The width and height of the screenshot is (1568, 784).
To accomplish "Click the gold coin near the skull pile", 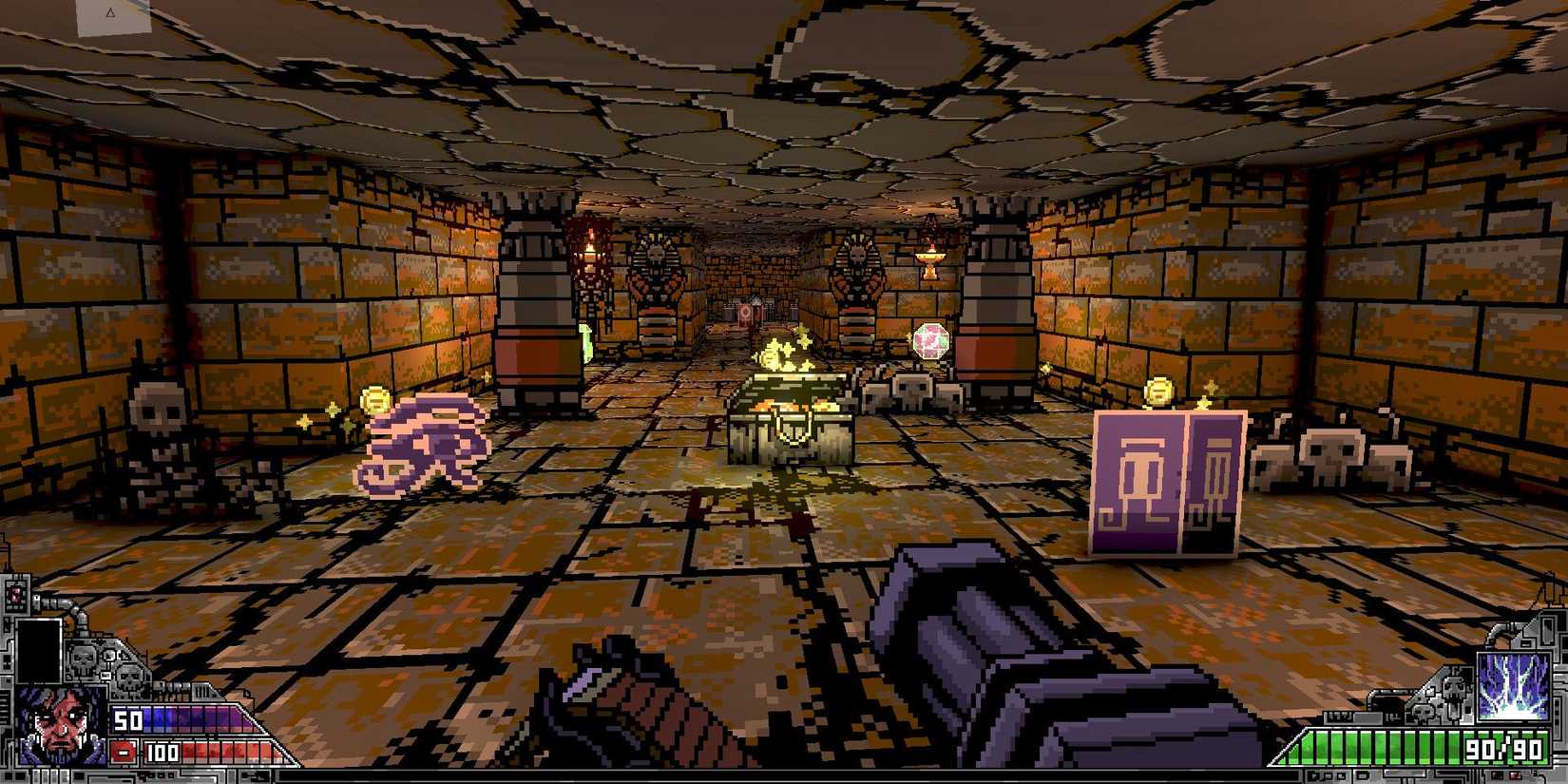I will point(1161,392).
